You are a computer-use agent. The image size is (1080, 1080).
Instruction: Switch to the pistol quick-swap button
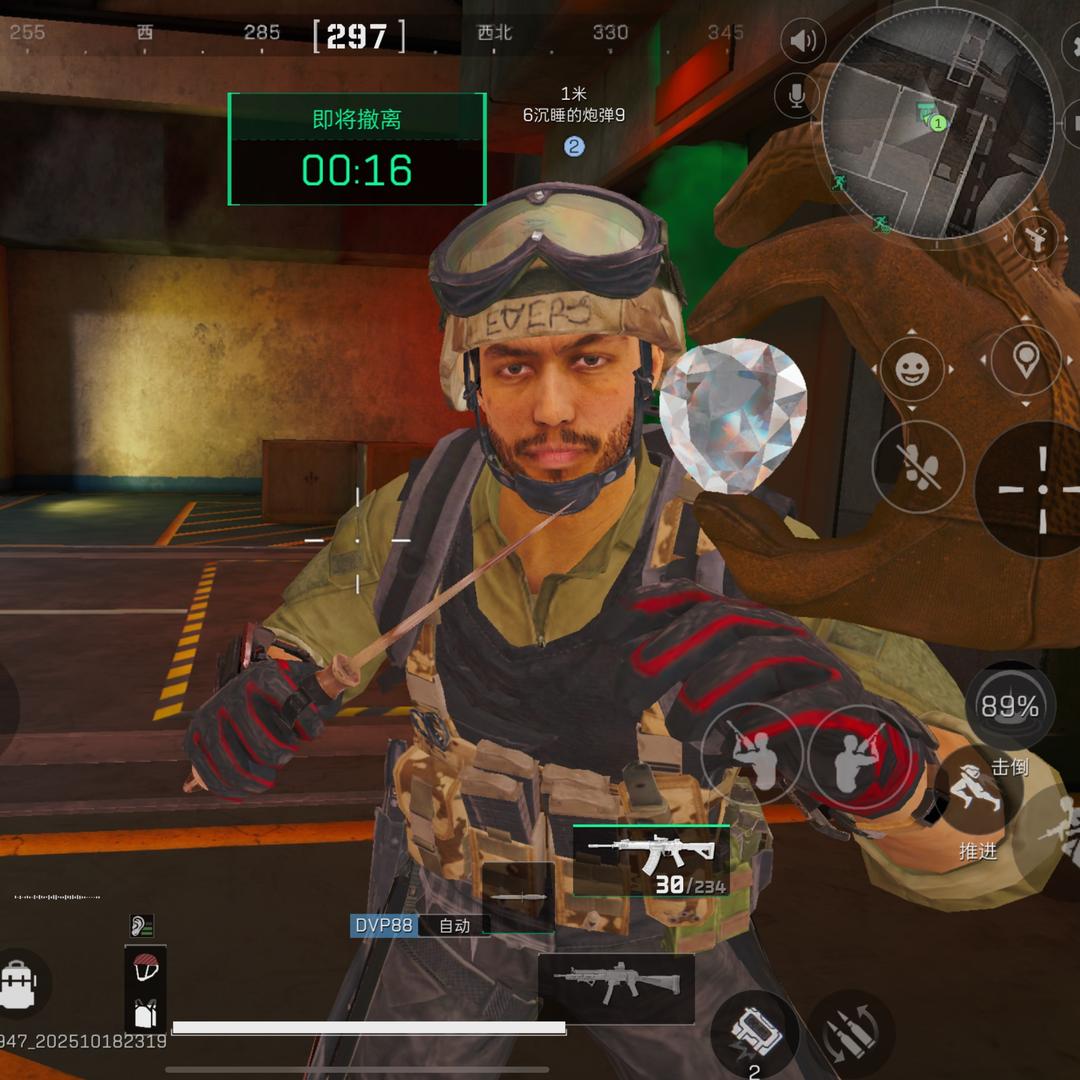click(x=1036, y=239)
